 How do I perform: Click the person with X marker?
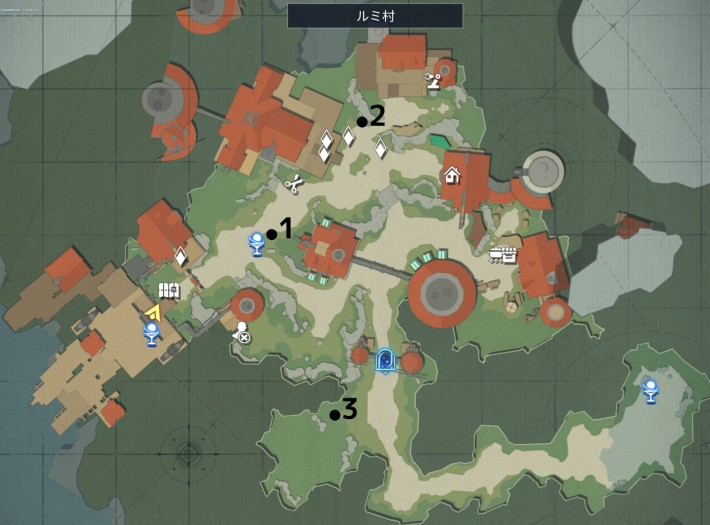[241, 333]
